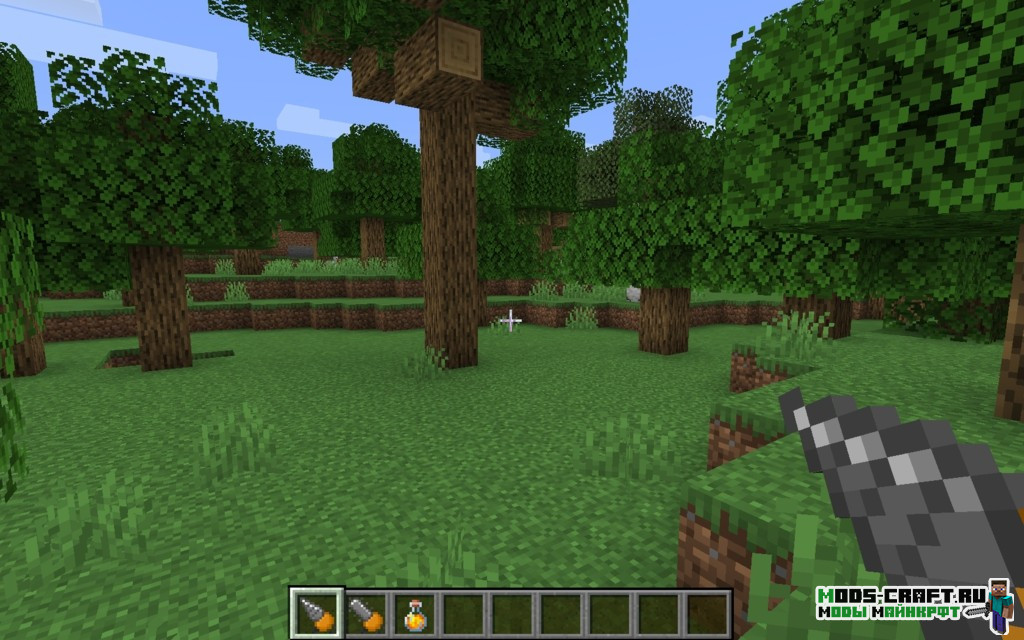Select the highlighted pointed-tip gray tool slot
1024x640 pixels.
[x=317, y=613]
